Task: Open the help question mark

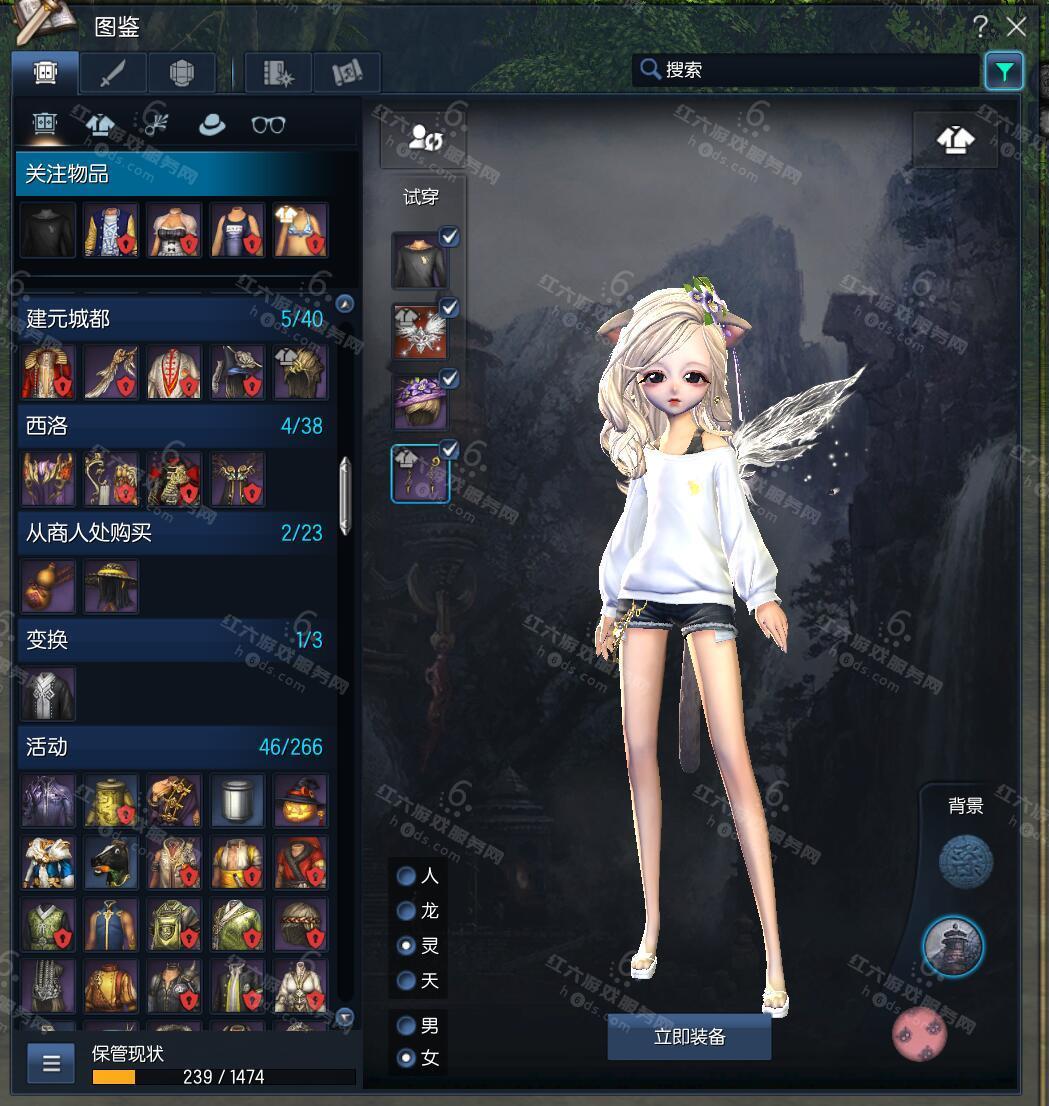Action: pyautogui.click(x=981, y=27)
